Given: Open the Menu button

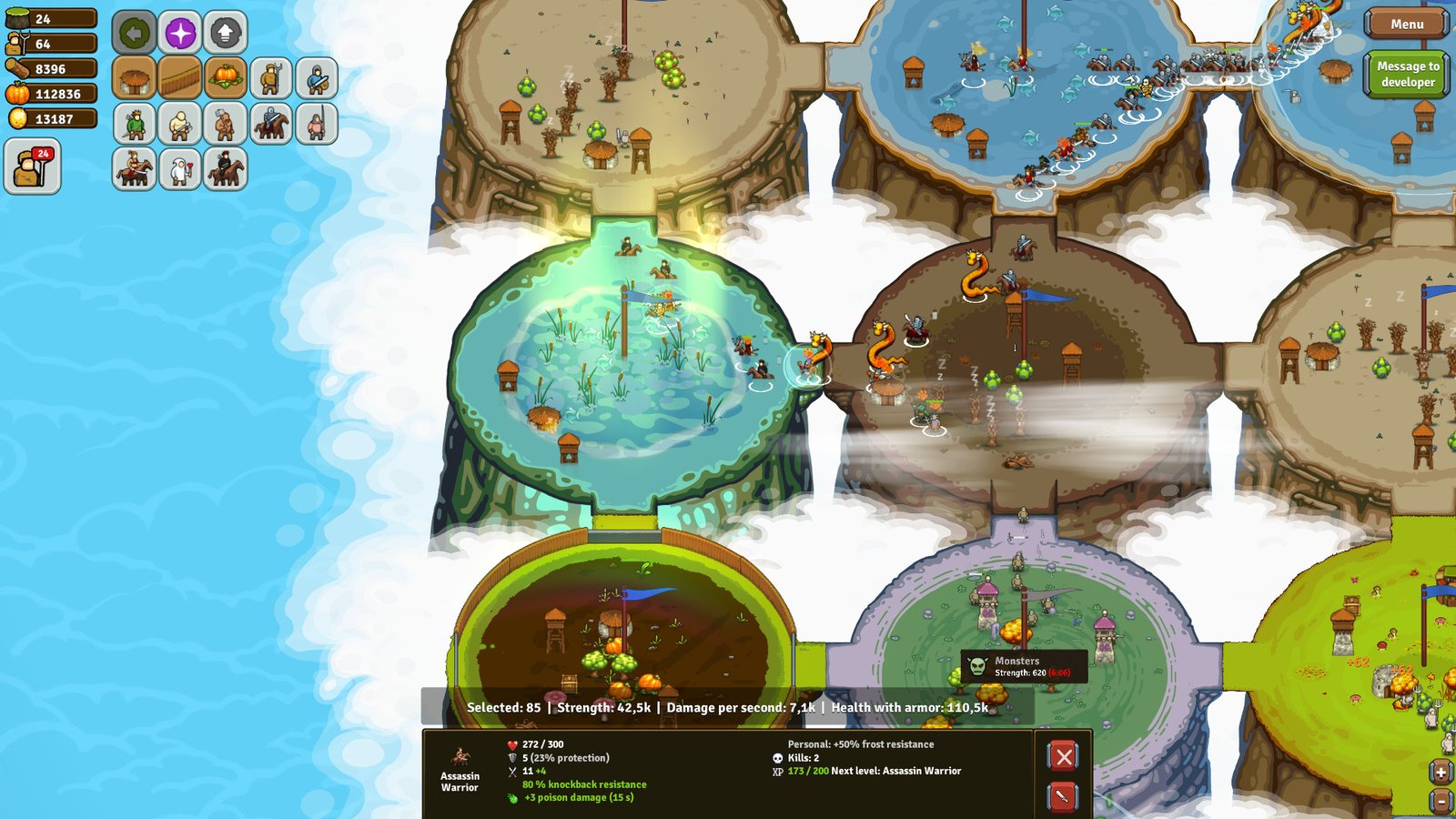Looking at the screenshot, I should [1406, 24].
